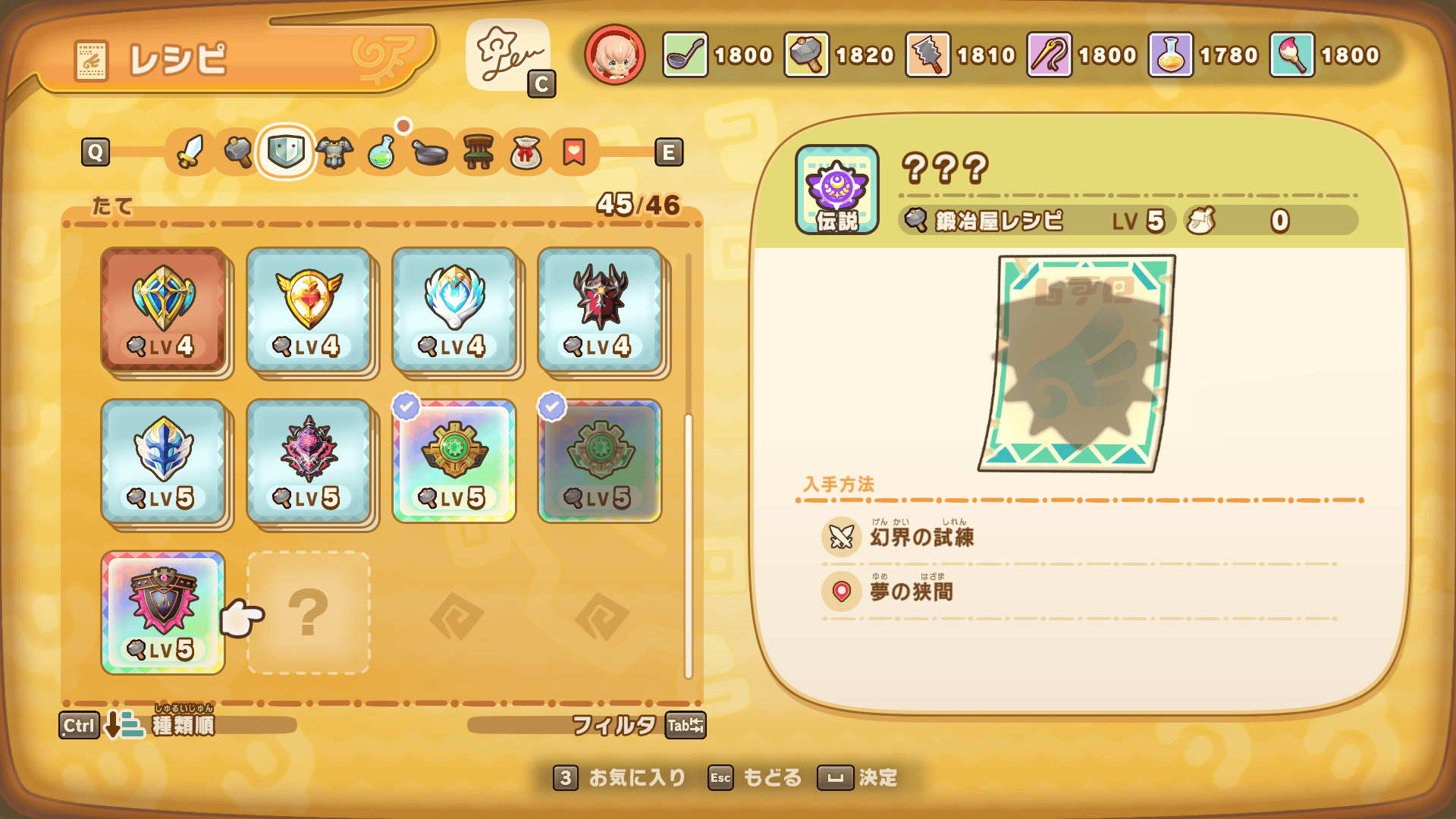Viewport: 1456px width, 819px height.
Task: Open the signature icon beside the recipe title
Action: pos(508,55)
